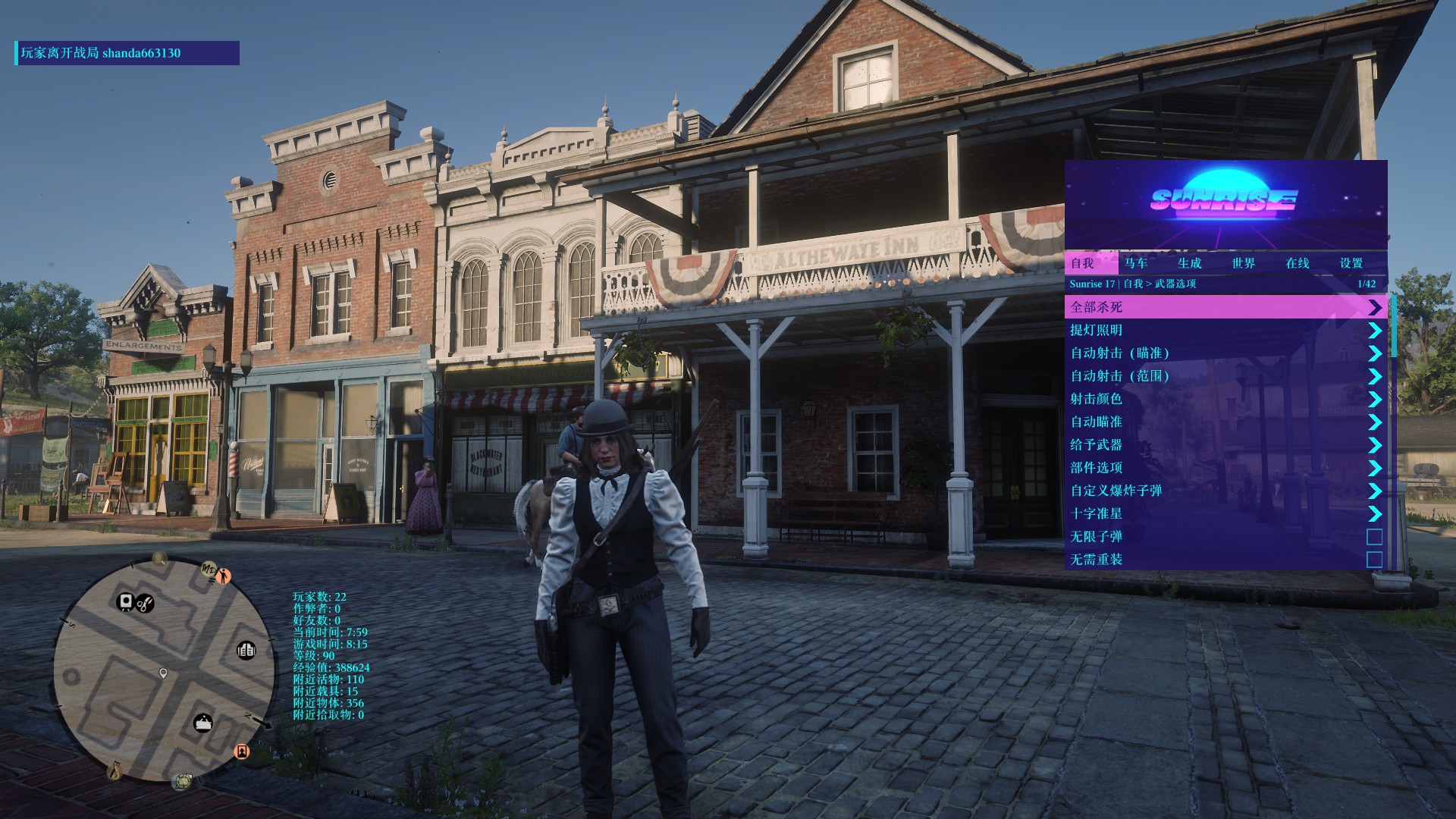Switch to the 自我 tab
This screenshot has height=819, width=1456.
(1082, 263)
